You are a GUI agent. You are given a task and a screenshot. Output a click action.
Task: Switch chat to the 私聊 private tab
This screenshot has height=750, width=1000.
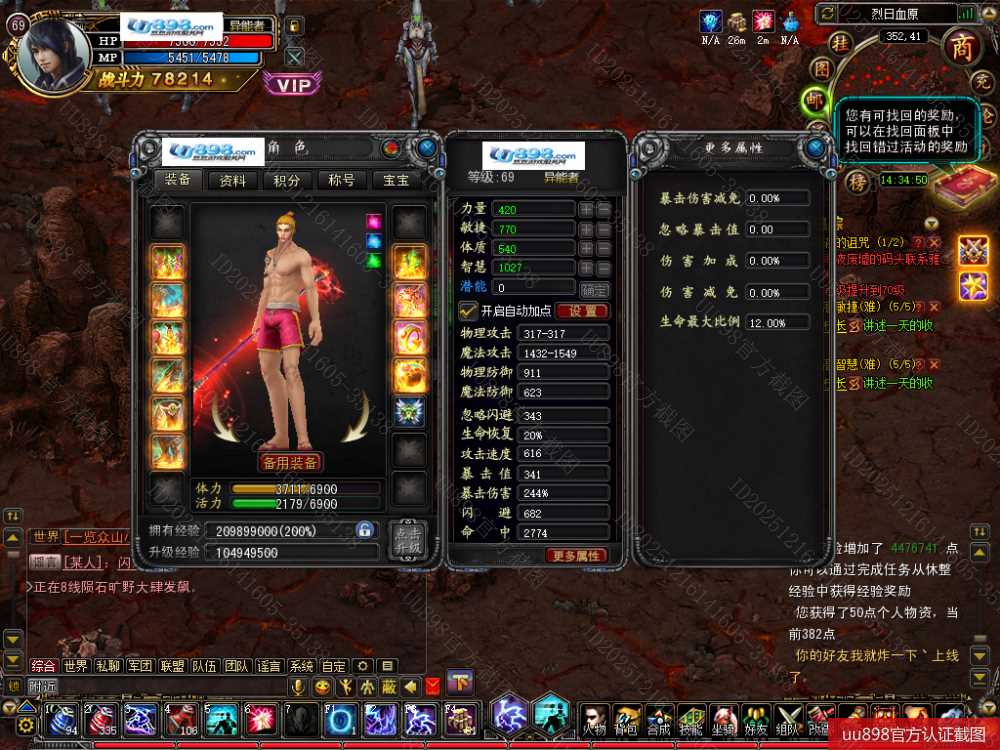[x=108, y=666]
